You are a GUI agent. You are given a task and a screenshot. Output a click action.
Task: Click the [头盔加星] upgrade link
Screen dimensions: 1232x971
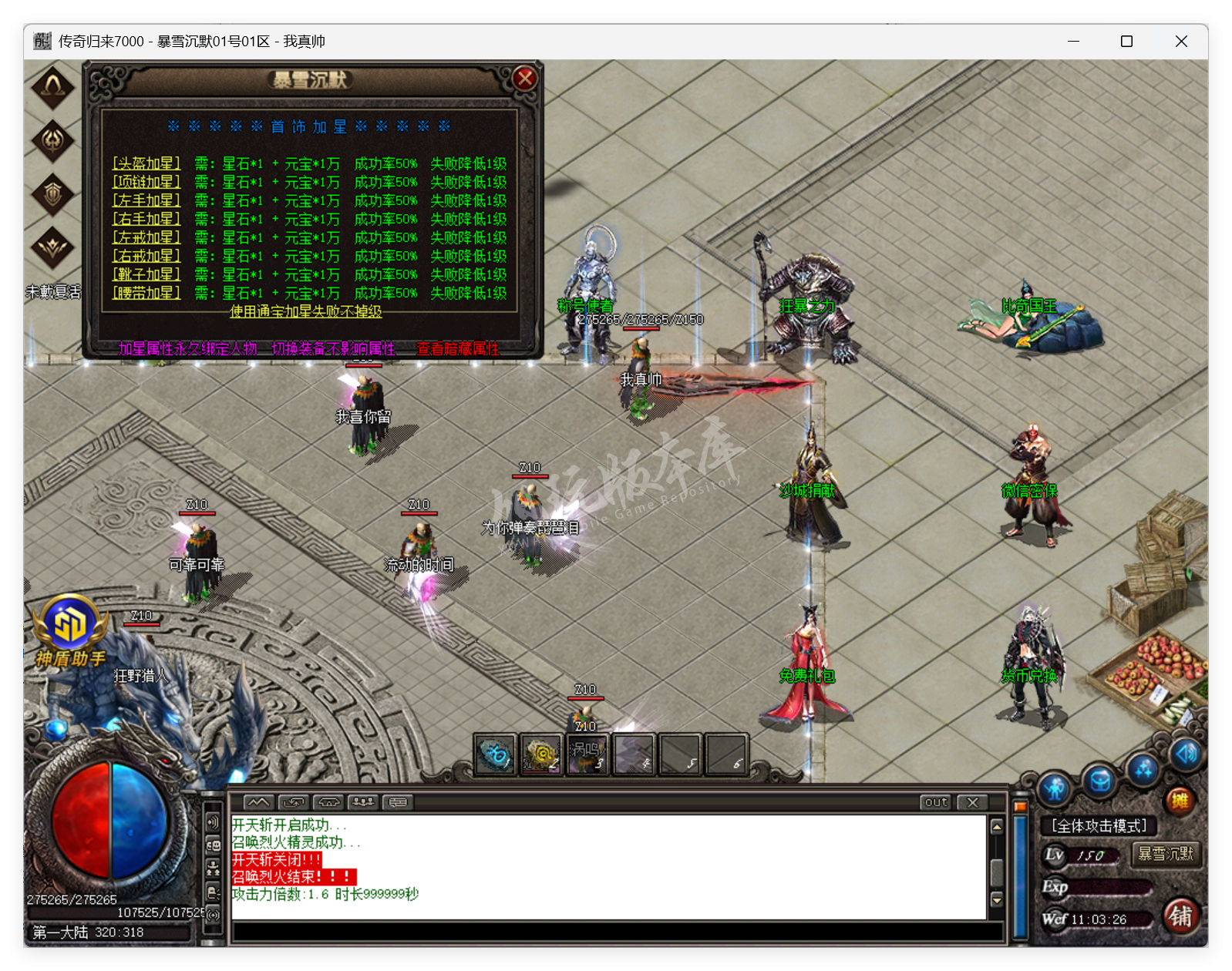(x=146, y=164)
